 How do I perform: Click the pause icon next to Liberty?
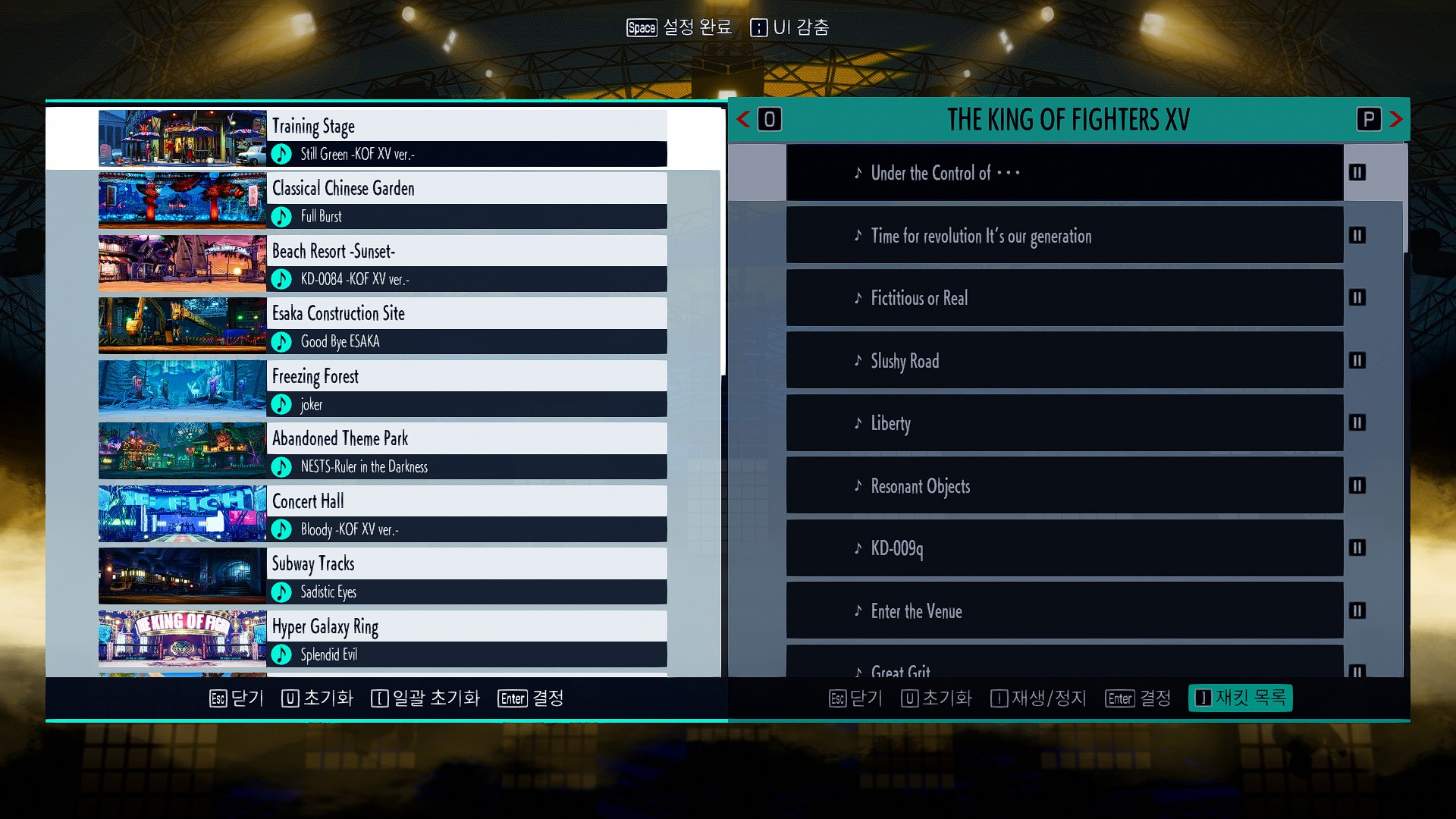pyautogui.click(x=1357, y=423)
